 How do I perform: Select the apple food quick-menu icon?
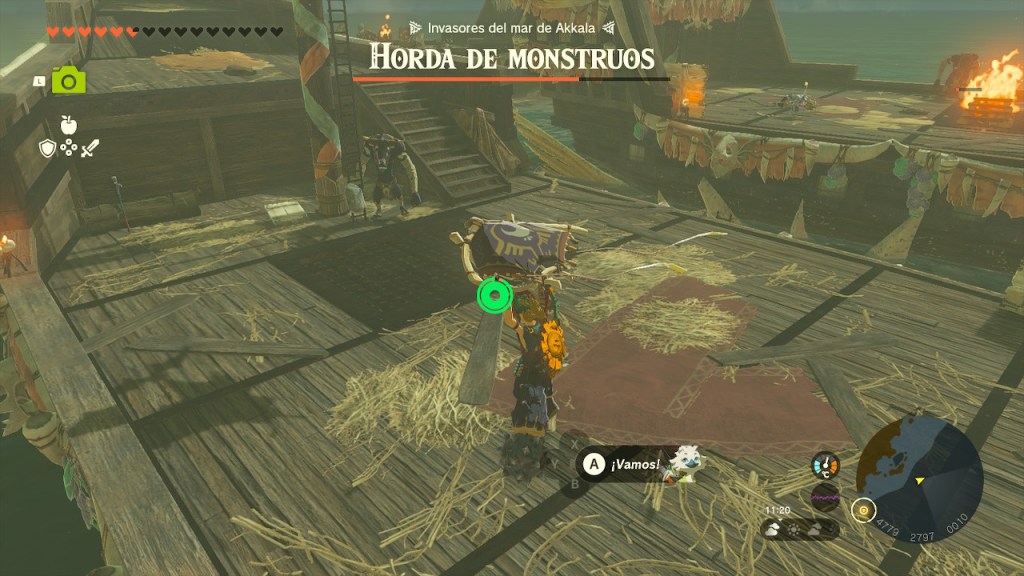coord(69,124)
